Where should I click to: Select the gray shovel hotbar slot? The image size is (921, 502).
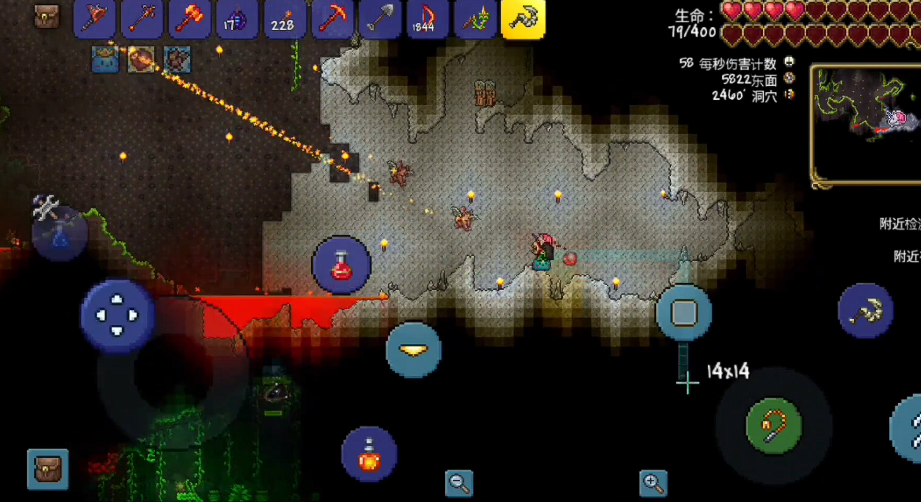point(380,18)
